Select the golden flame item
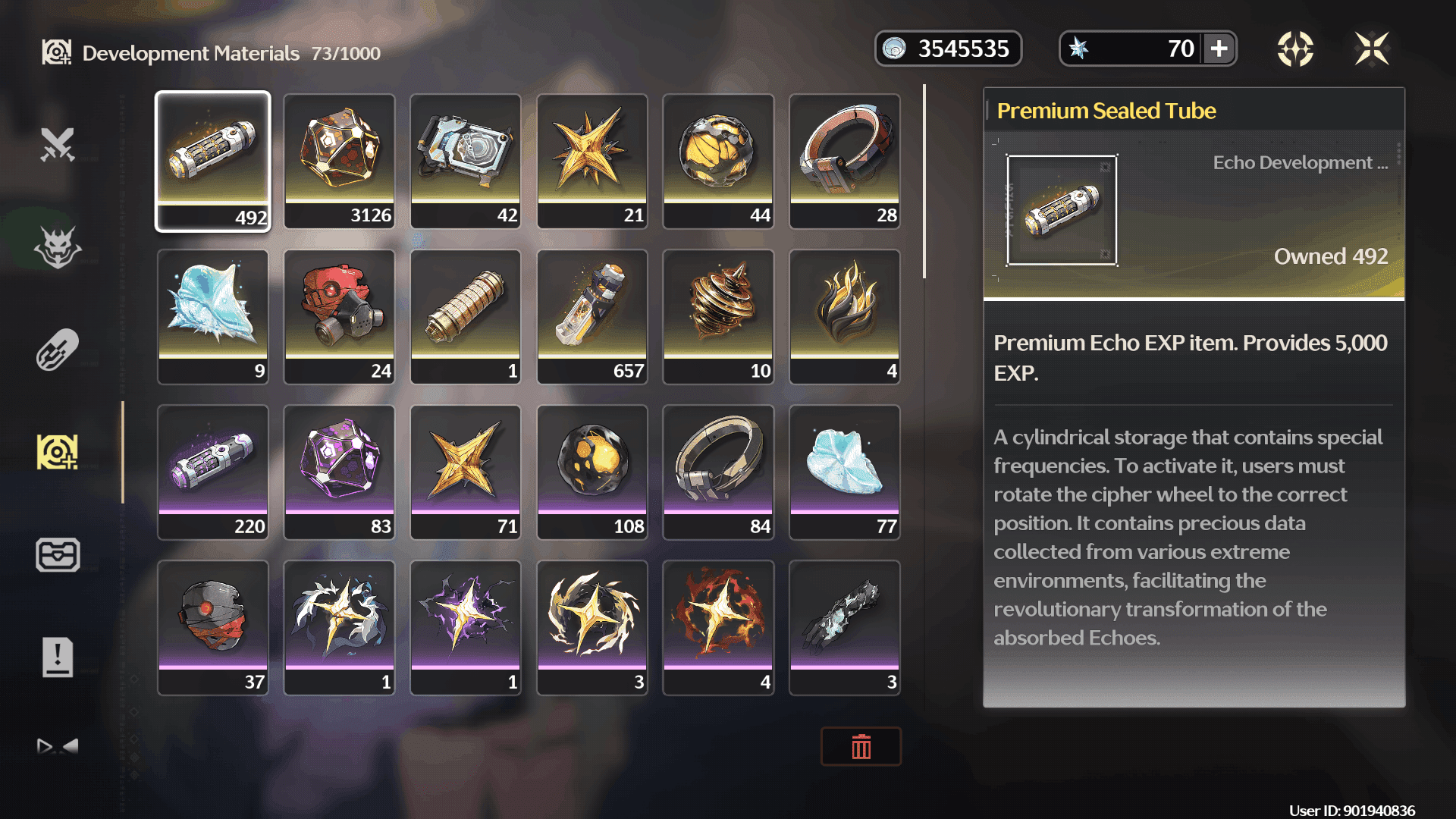Screen dimensions: 1456x819 [845, 316]
